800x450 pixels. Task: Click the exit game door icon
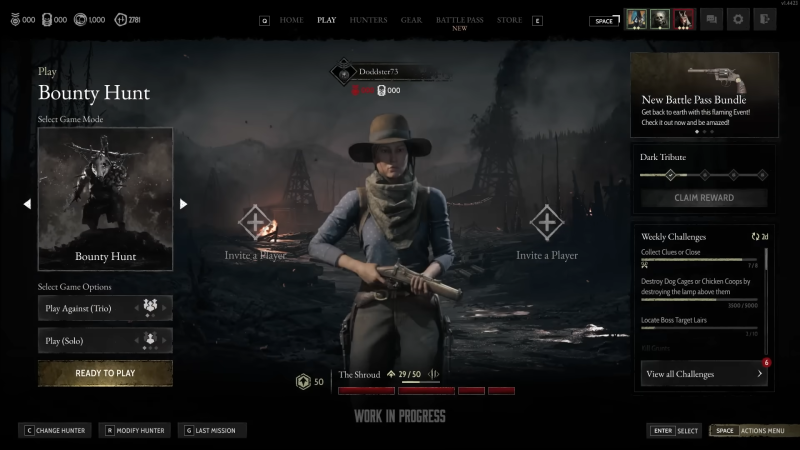765,18
